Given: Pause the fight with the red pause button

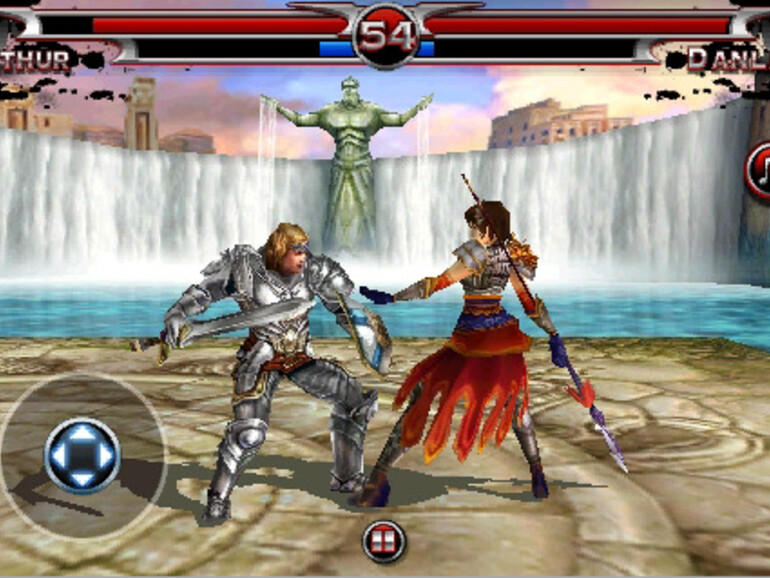Looking at the screenshot, I should point(384,541).
